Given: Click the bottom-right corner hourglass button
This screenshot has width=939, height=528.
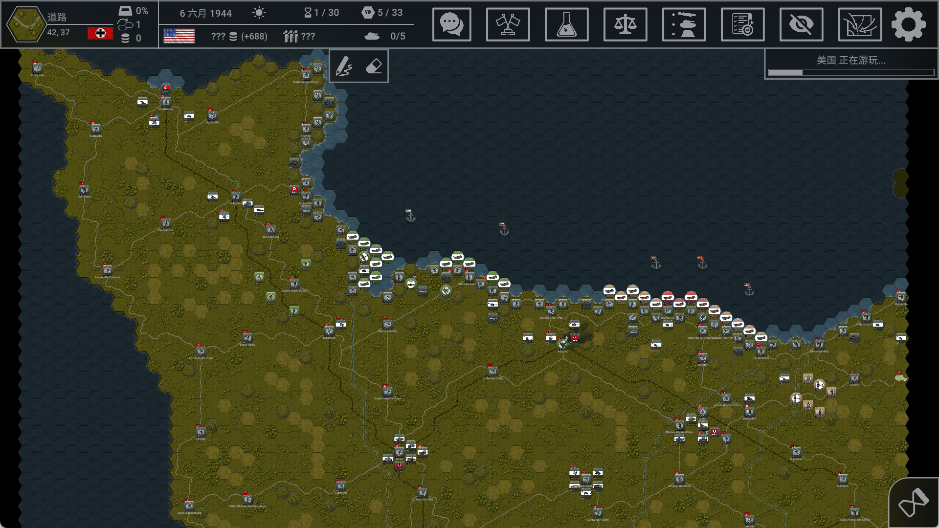Looking at the screenshot, I should click(914, 503).
